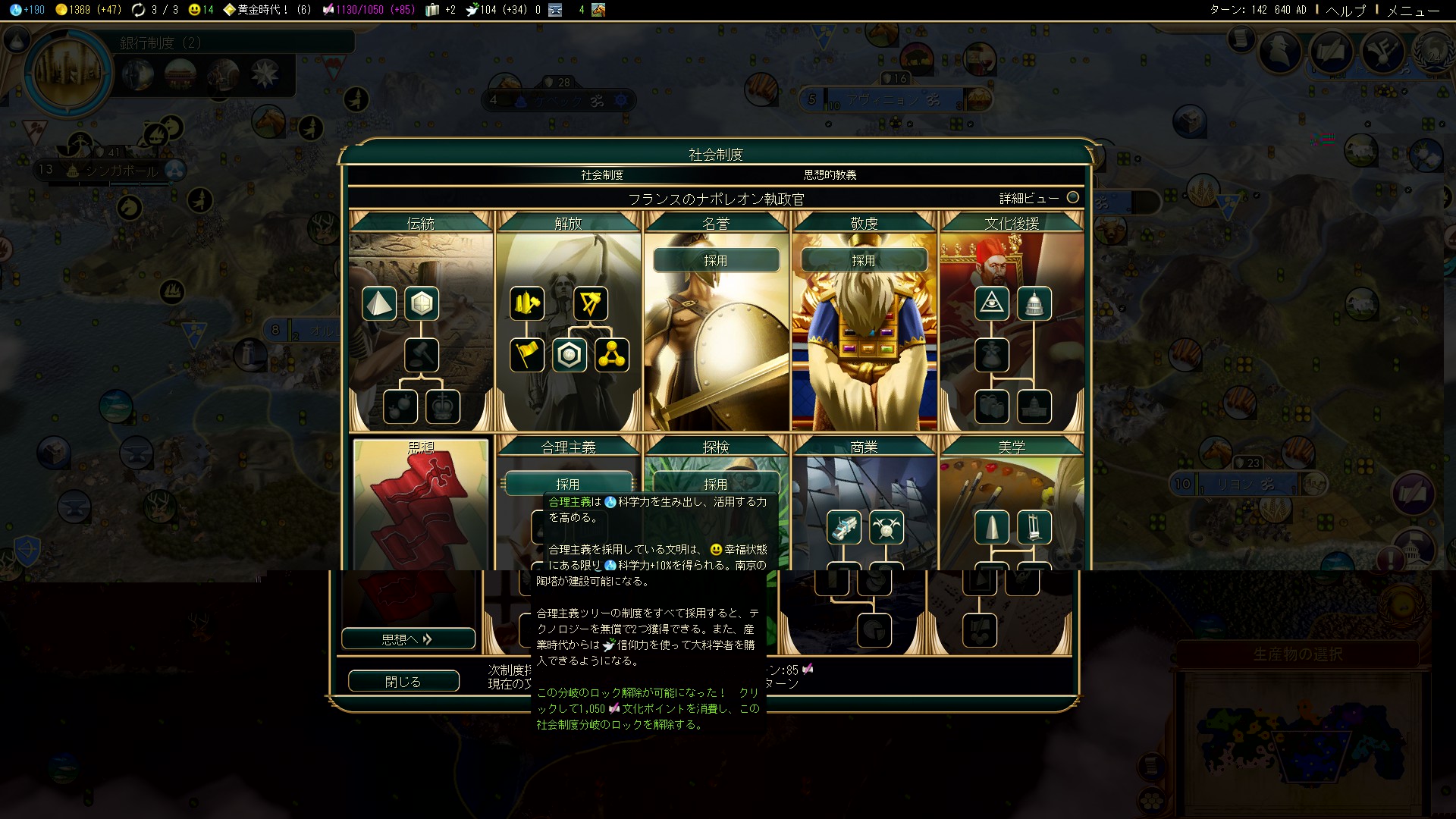
Task: Open the メニュー game menu
Action: [x=1413, y=10]
